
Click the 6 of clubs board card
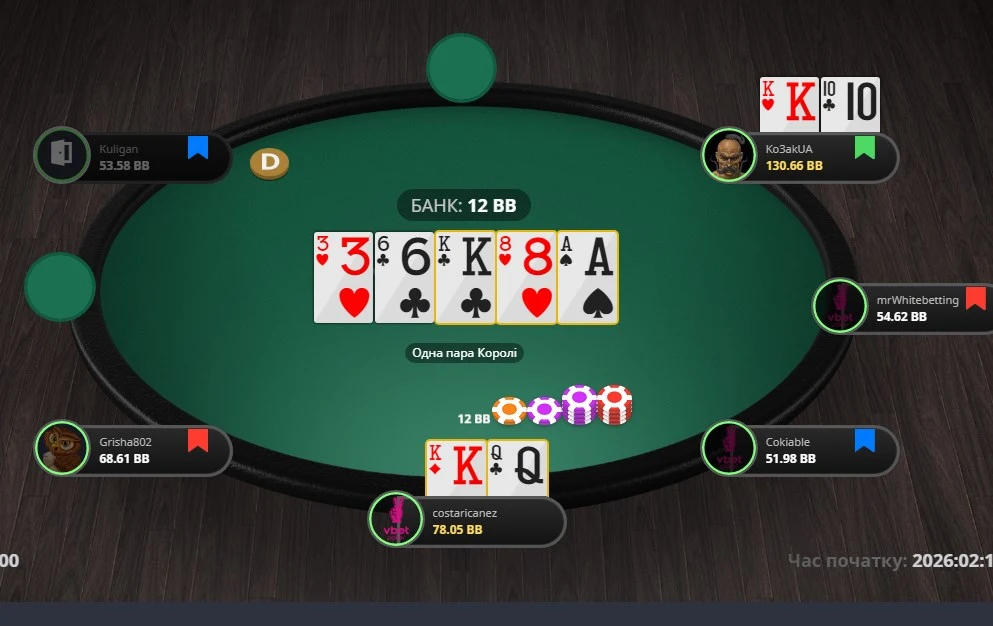(x=404, y=278)
